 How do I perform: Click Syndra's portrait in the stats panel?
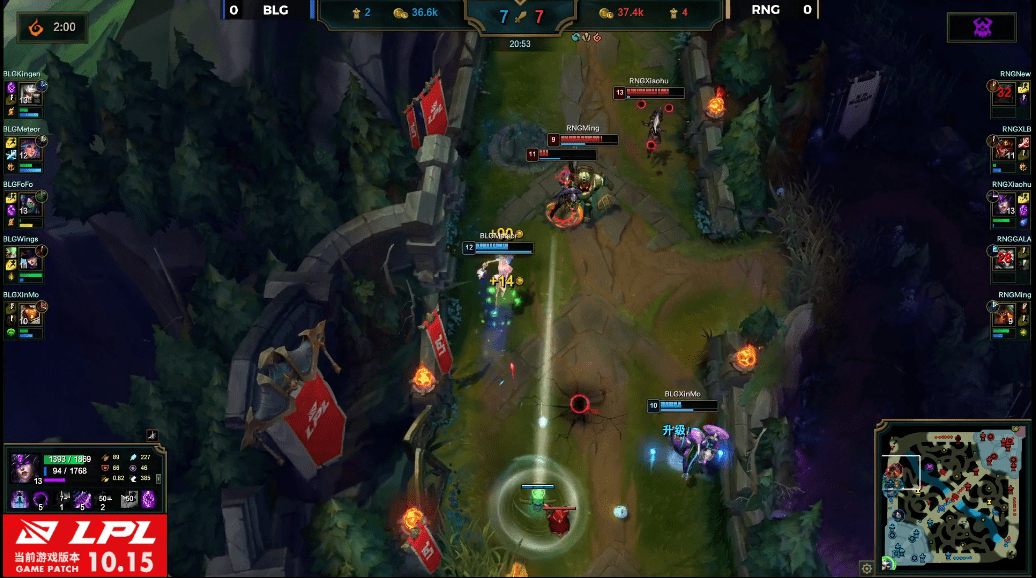click(x=26, y=467)
